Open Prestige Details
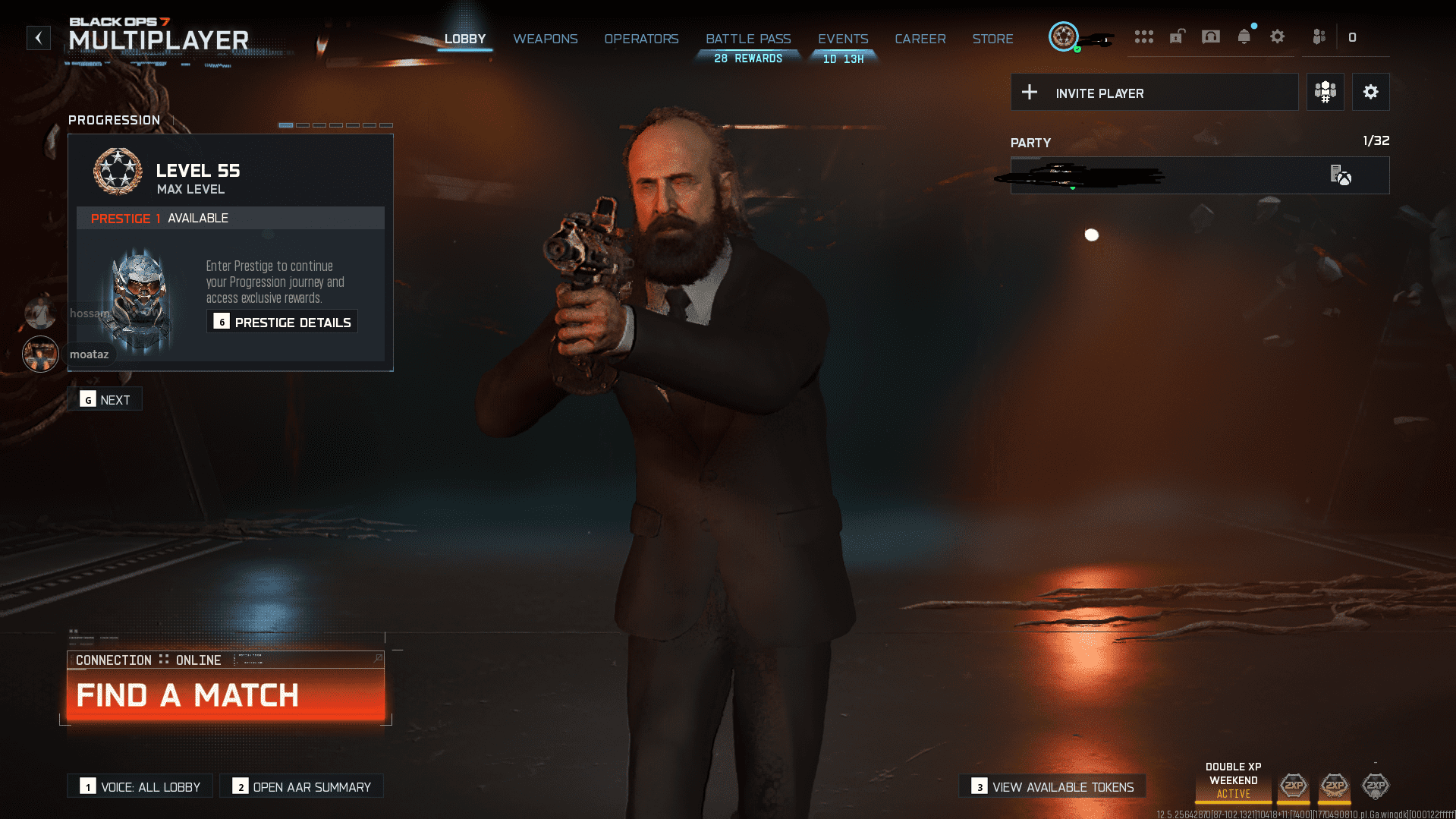The height and width of the screenshot is (819, 1456). click(281, 321)
